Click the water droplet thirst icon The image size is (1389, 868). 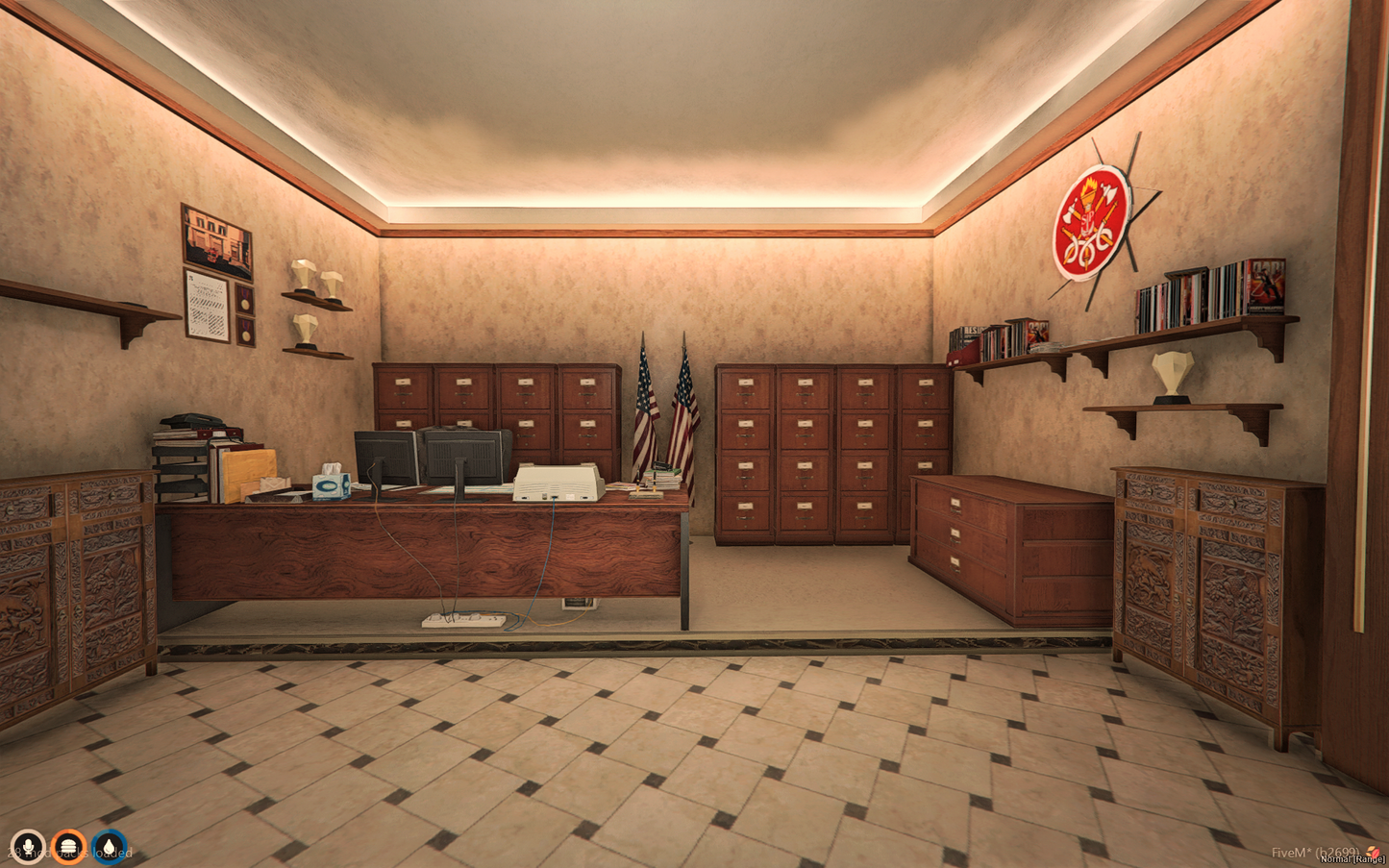pyautogui.click(x=111, y=847)
